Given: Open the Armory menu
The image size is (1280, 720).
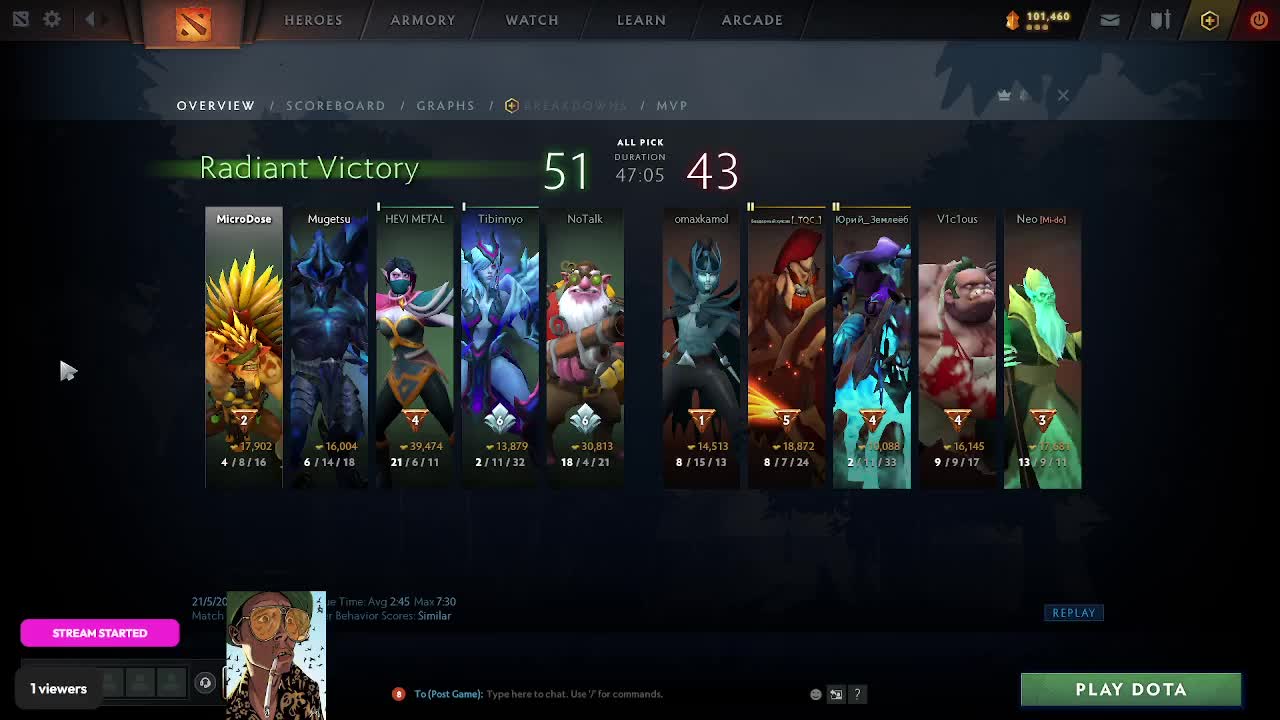Looking at the screenshot, I should (423, 20).
